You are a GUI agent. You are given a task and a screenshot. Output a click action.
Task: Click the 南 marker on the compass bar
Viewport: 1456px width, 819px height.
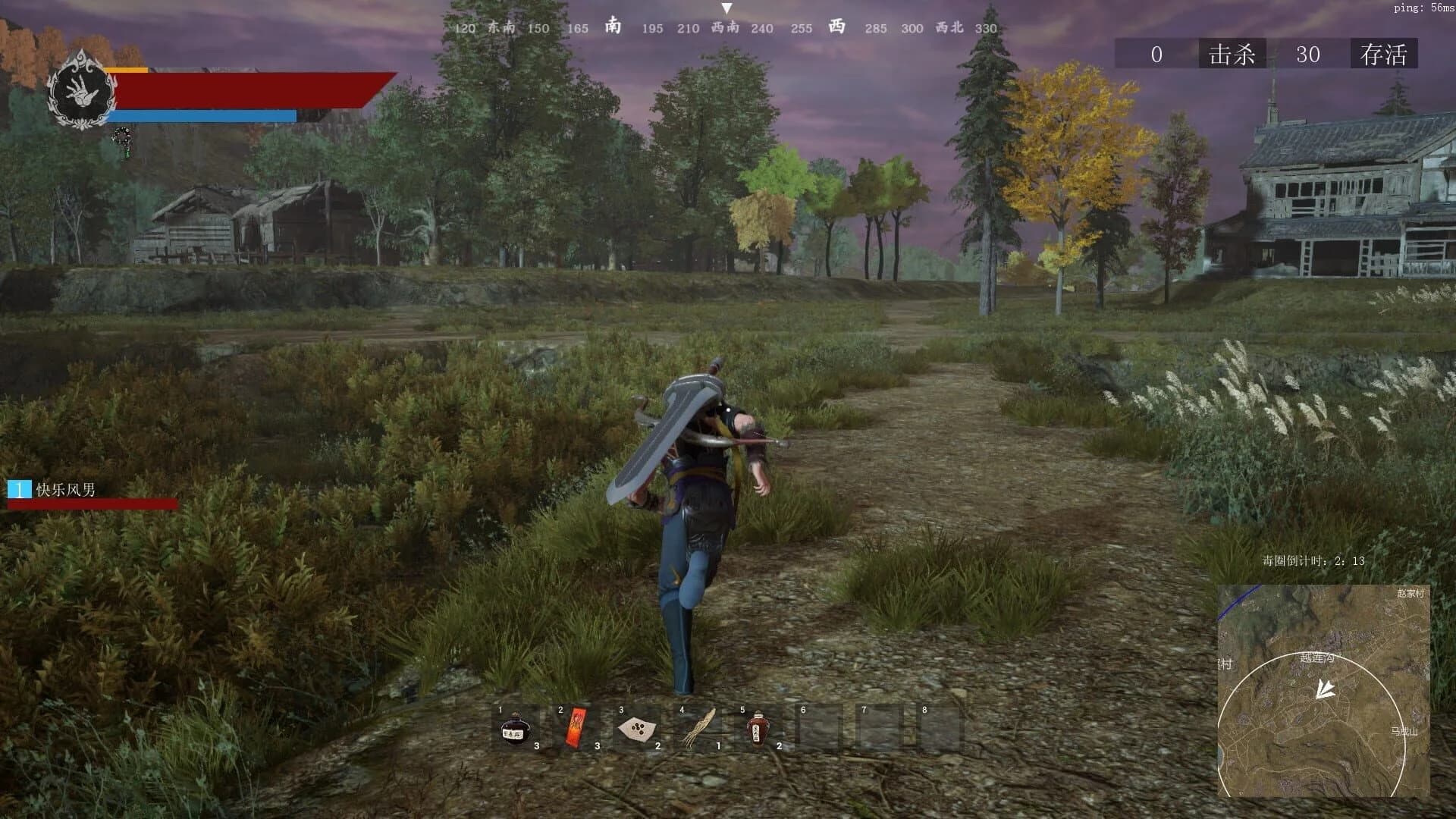click(x=613, y=28)
